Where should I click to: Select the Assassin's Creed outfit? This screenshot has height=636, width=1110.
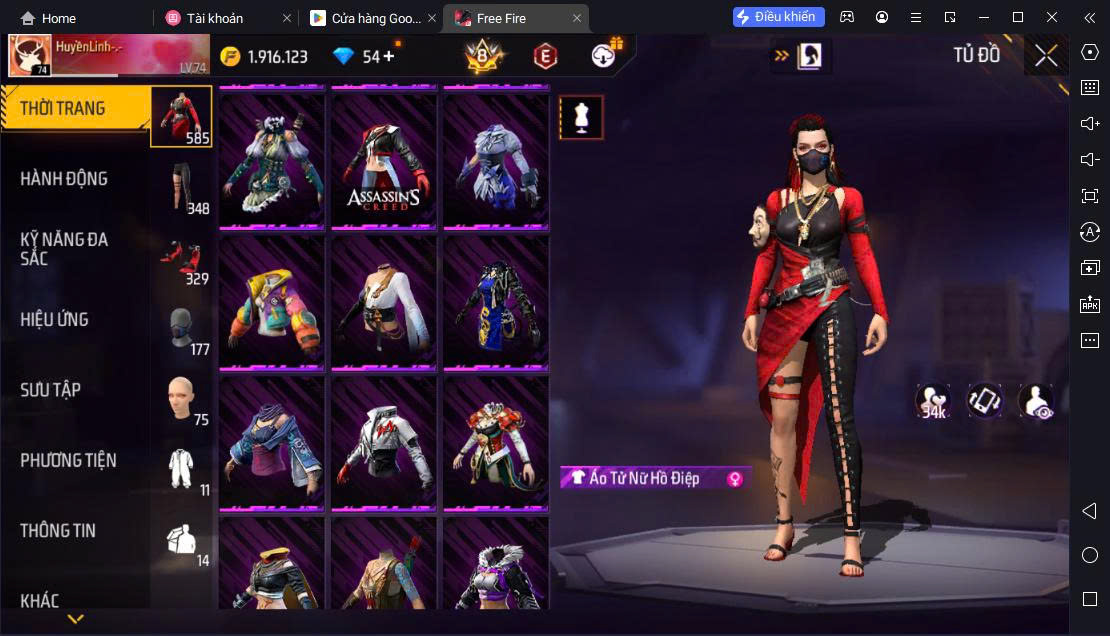click(x=384, y=162)
